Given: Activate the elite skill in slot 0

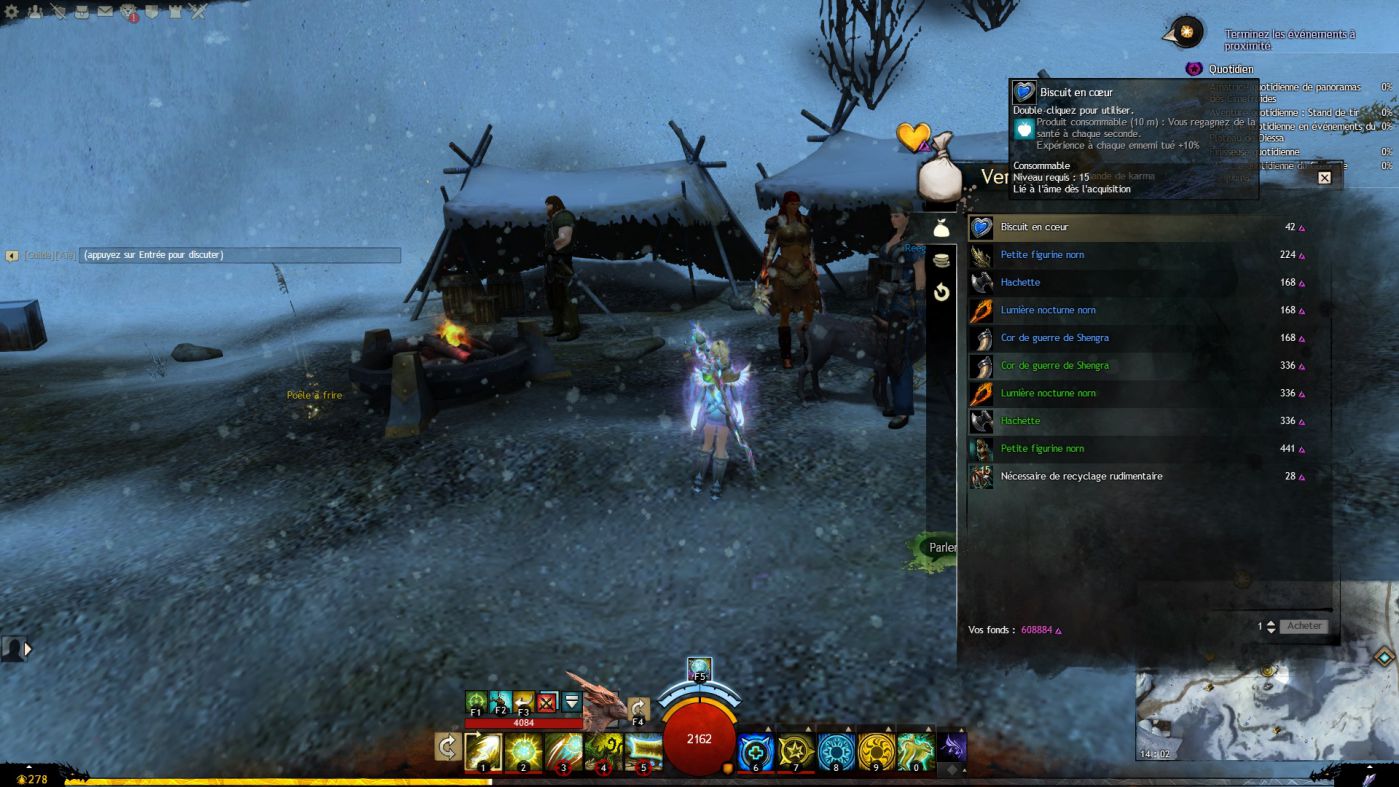Looking at the screenshot, I should tap(915, 752).
